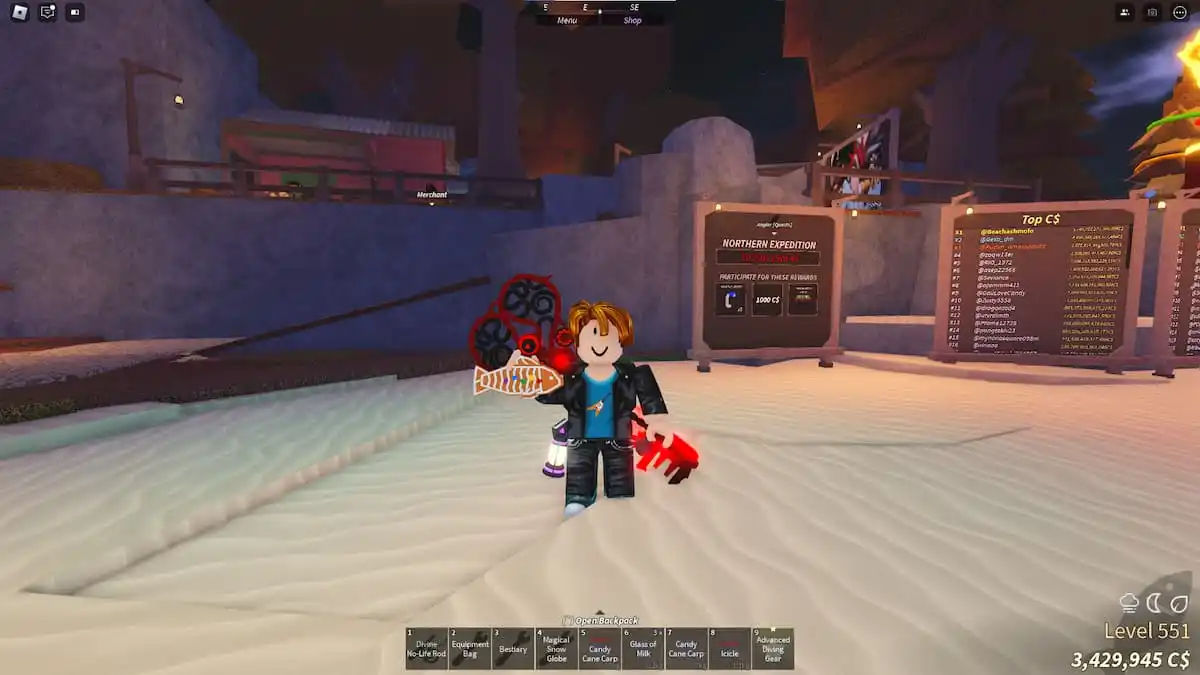
Task: Open the Roblox main menu icon
Action: [x=20, y=13]
